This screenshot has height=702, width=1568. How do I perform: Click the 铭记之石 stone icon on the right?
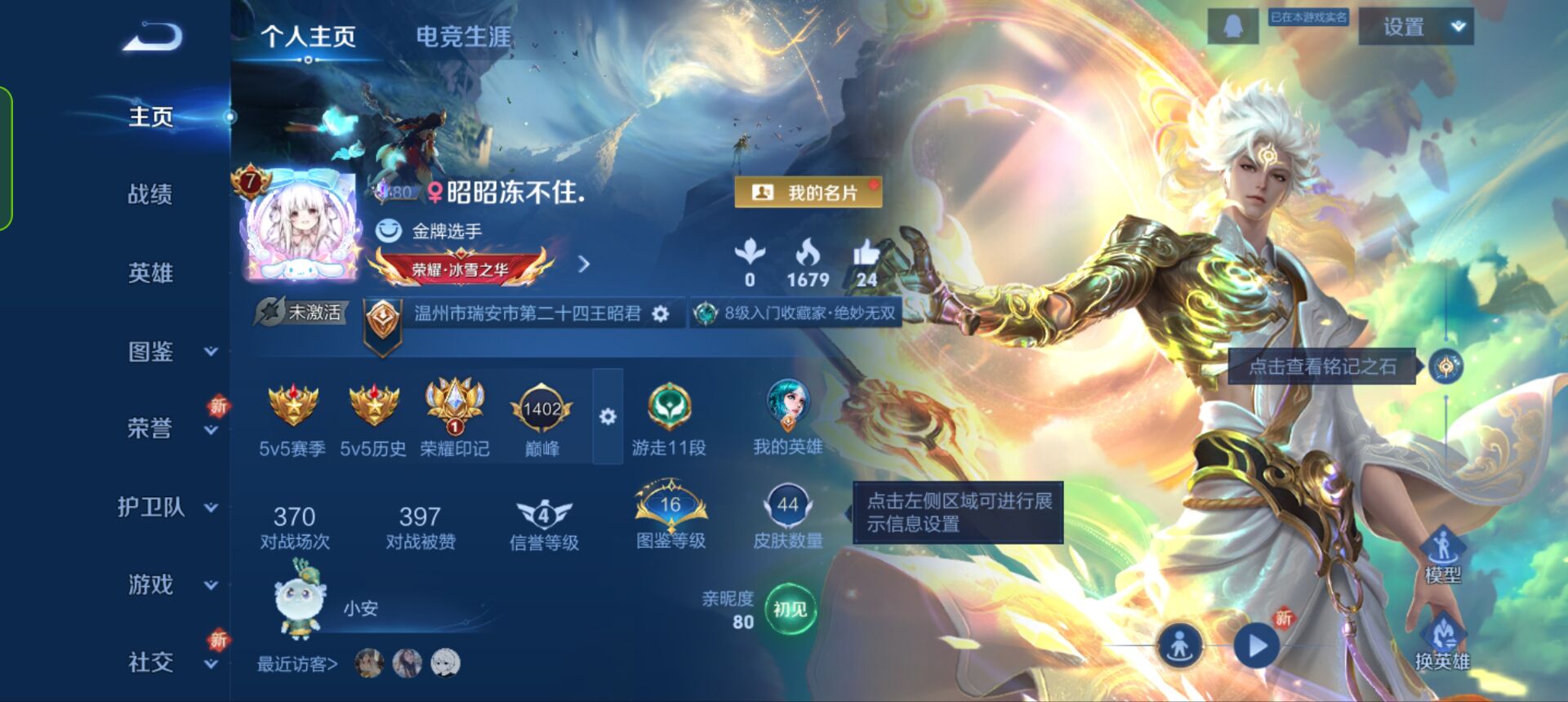click(1445, 368)
